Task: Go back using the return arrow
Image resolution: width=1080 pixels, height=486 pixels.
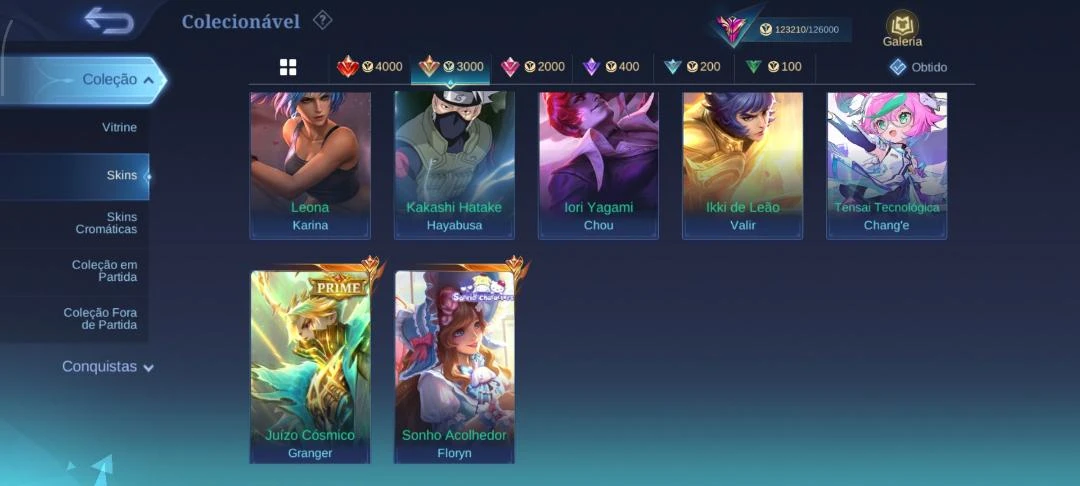Action: click(109, 20)
